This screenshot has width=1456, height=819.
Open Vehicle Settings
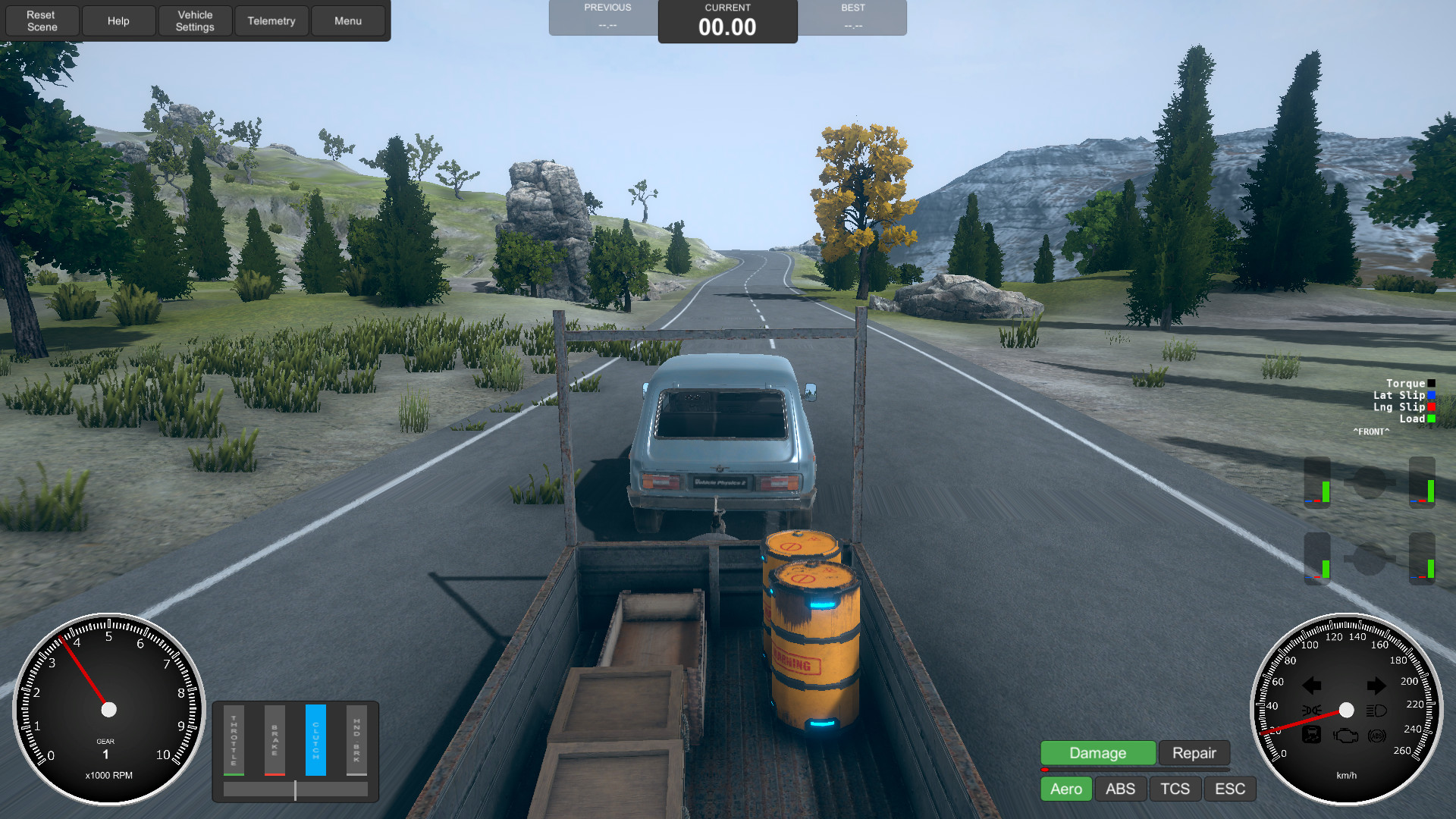[195, 20]
